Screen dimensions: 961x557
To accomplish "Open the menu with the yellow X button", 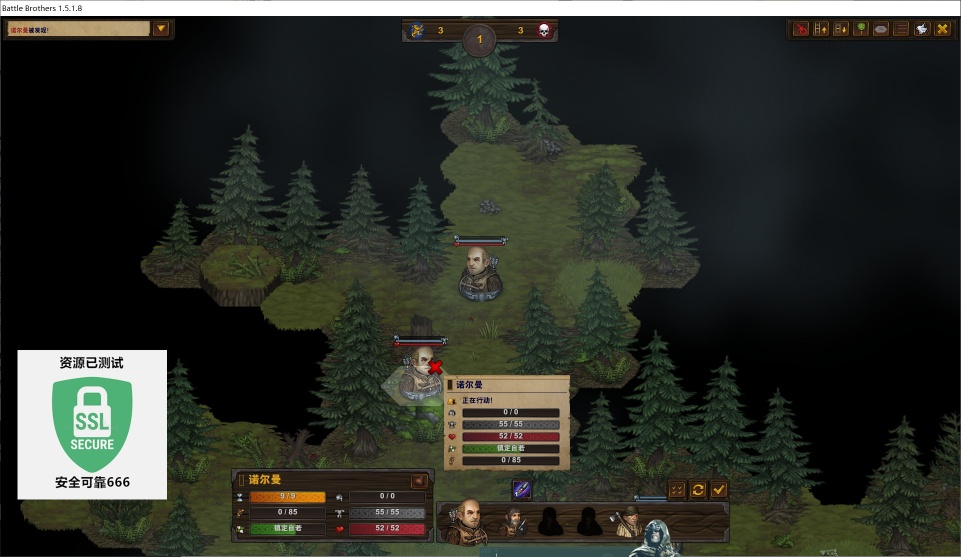I will pyautogui.click(x=942, y=29).
